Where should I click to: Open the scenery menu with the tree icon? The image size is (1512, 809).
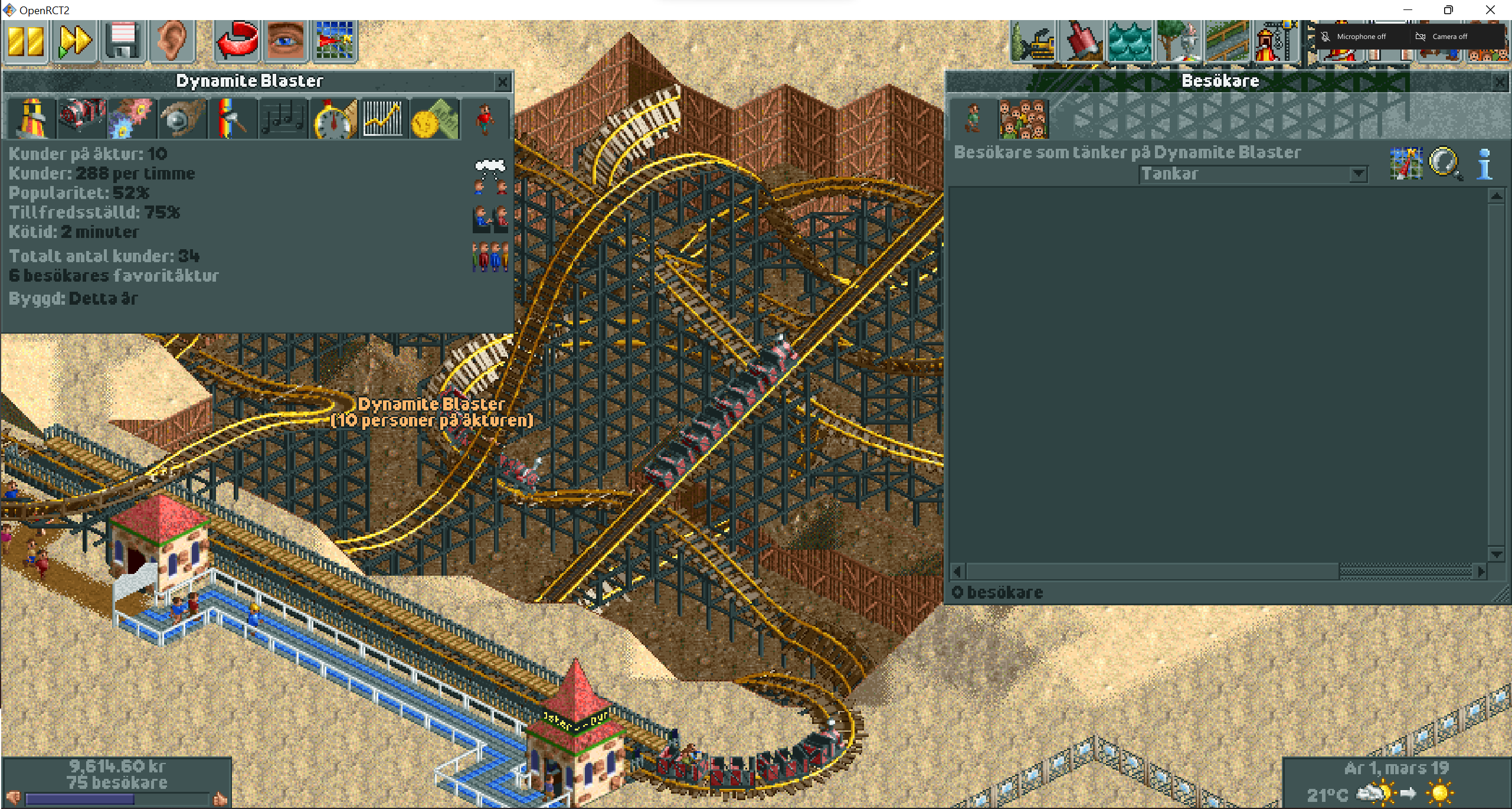click(1179, 40)
